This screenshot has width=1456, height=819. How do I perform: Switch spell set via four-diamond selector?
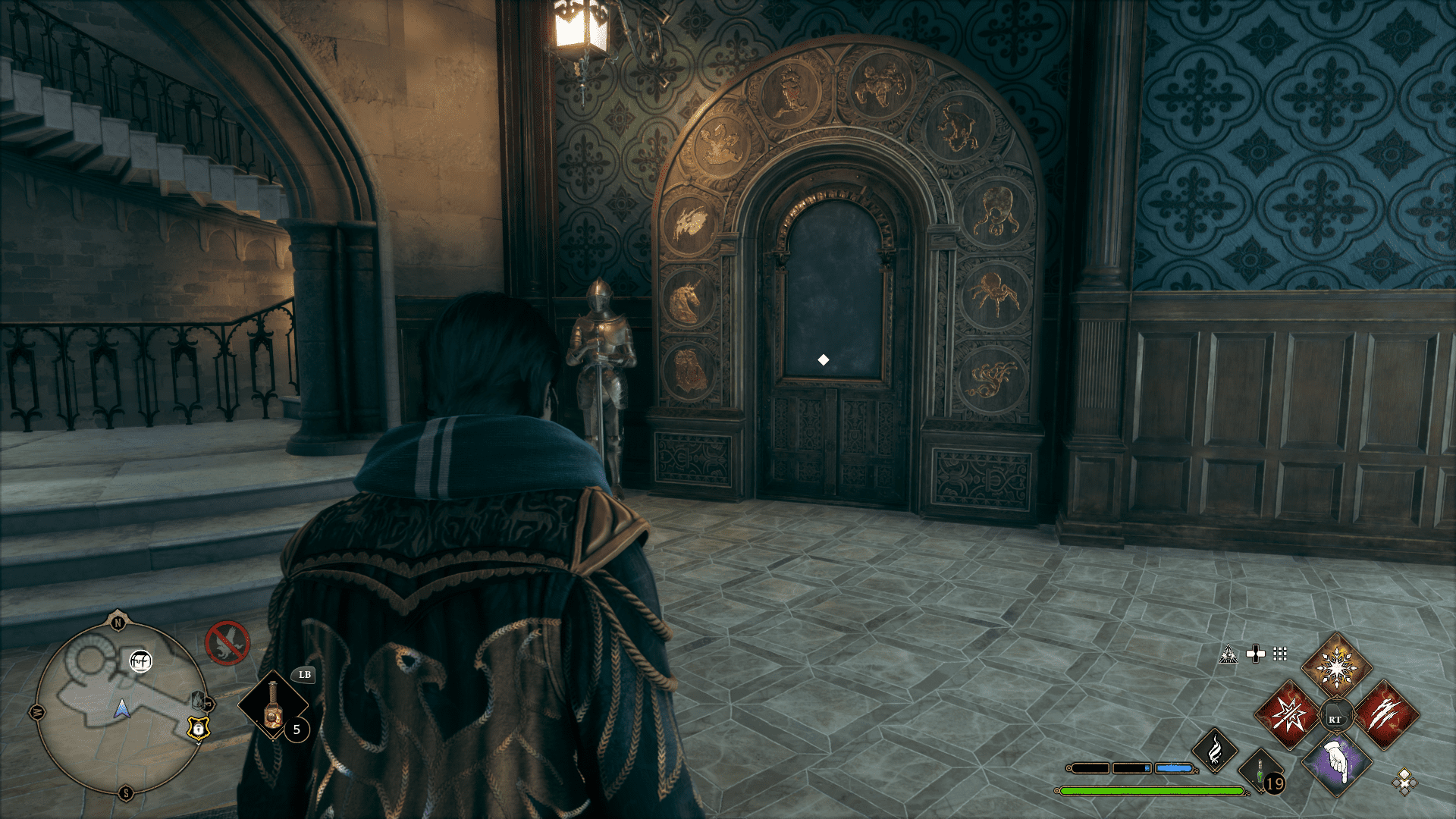click(1404, 781)
